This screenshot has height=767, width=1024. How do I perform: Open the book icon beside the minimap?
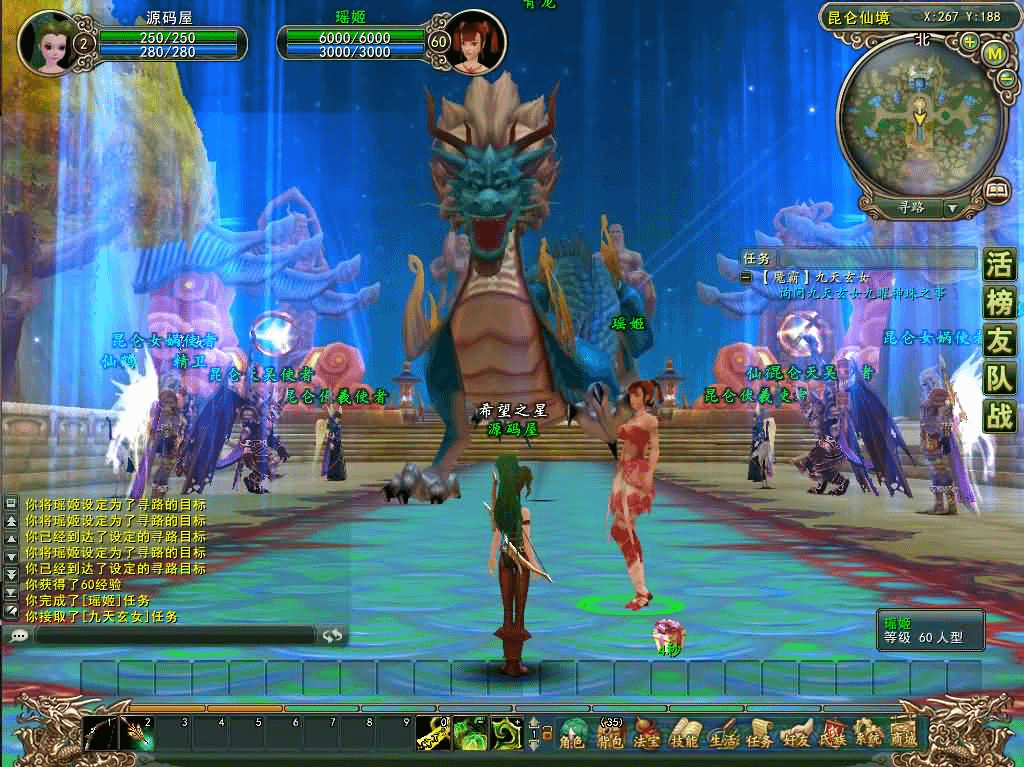996,188
